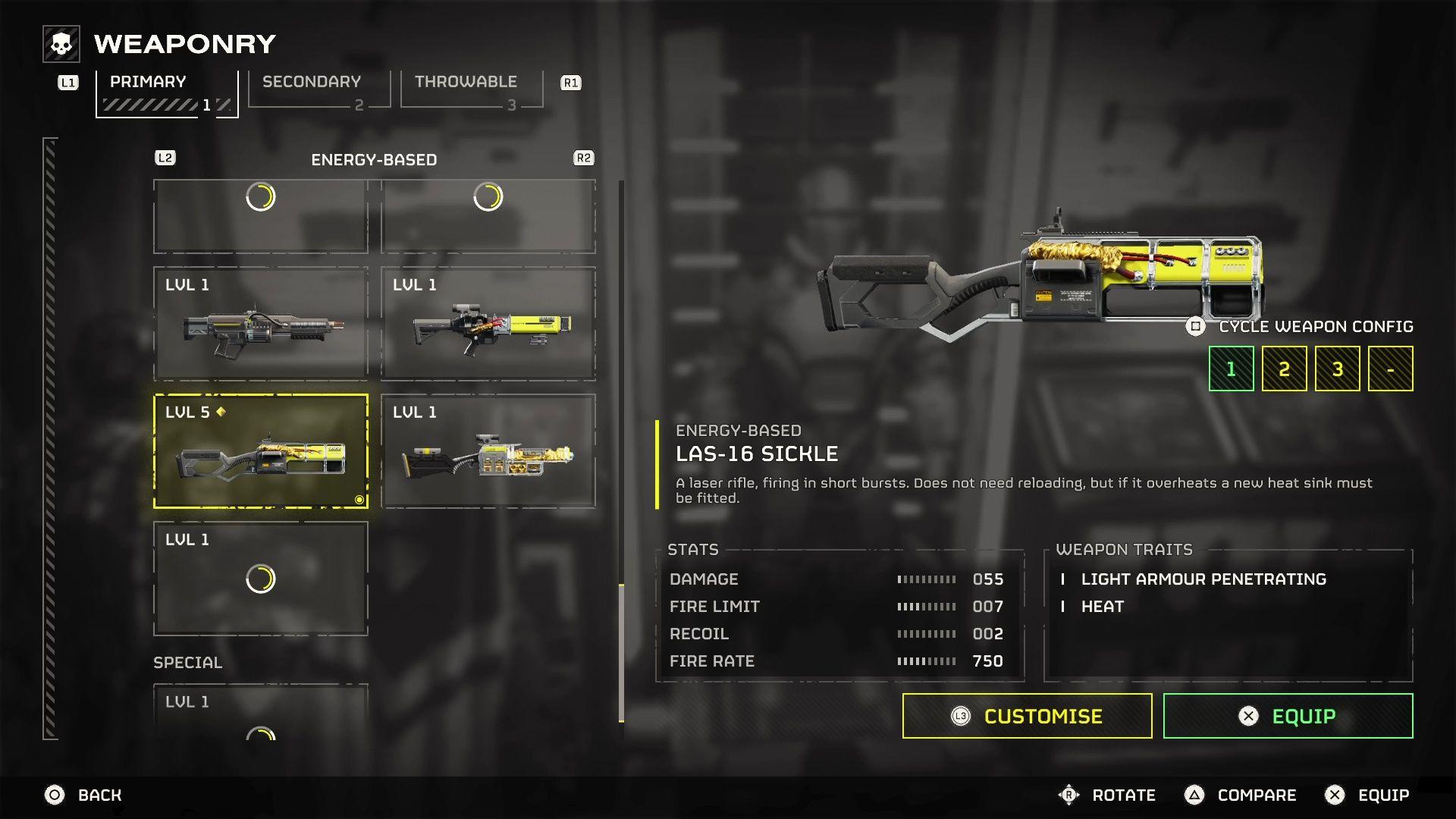Select weapon config slot 1
This screenshot has width=1456, height=819.
[1230, 368]
